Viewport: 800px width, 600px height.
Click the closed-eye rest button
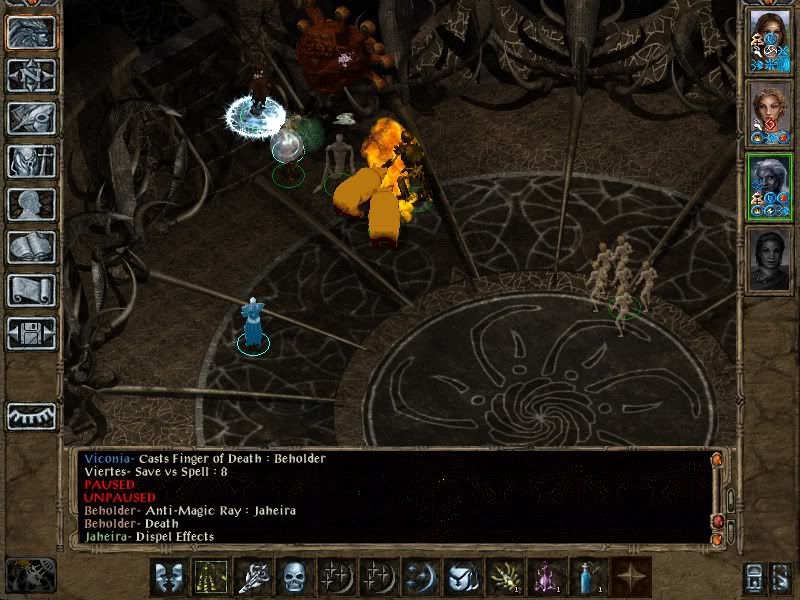click(31, 416)
